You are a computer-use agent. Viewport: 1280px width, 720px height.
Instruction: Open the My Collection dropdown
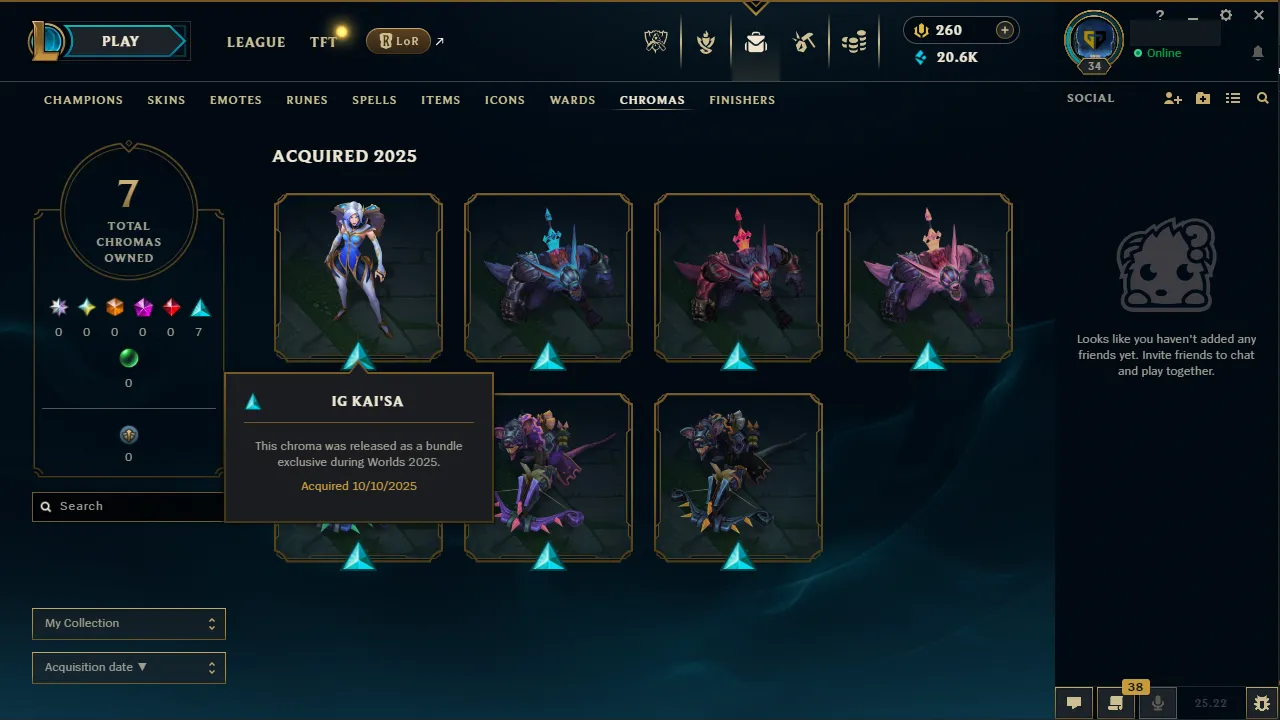[128, 623]
